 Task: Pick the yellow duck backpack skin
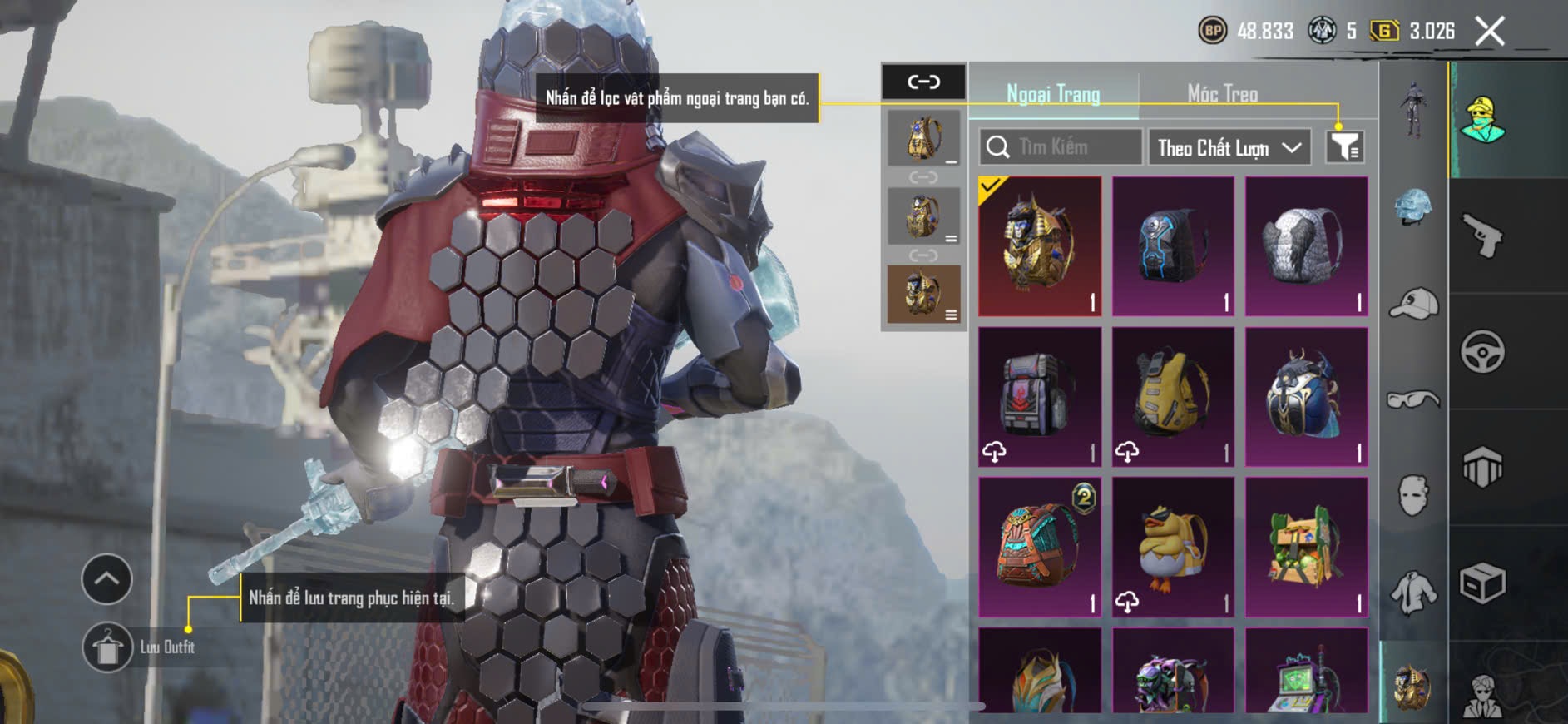point(1173,547)
